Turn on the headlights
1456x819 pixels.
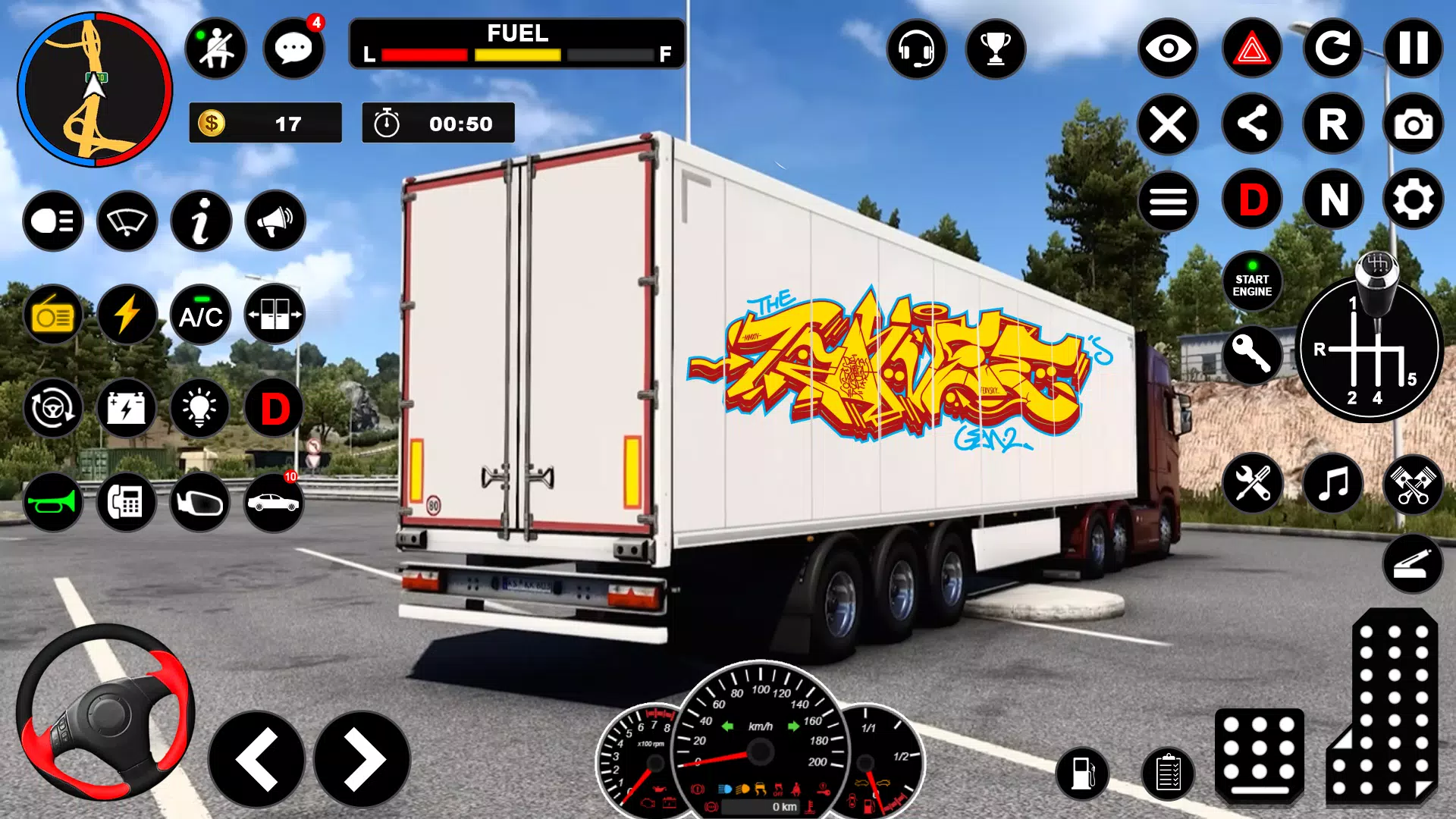pos(52,221)
